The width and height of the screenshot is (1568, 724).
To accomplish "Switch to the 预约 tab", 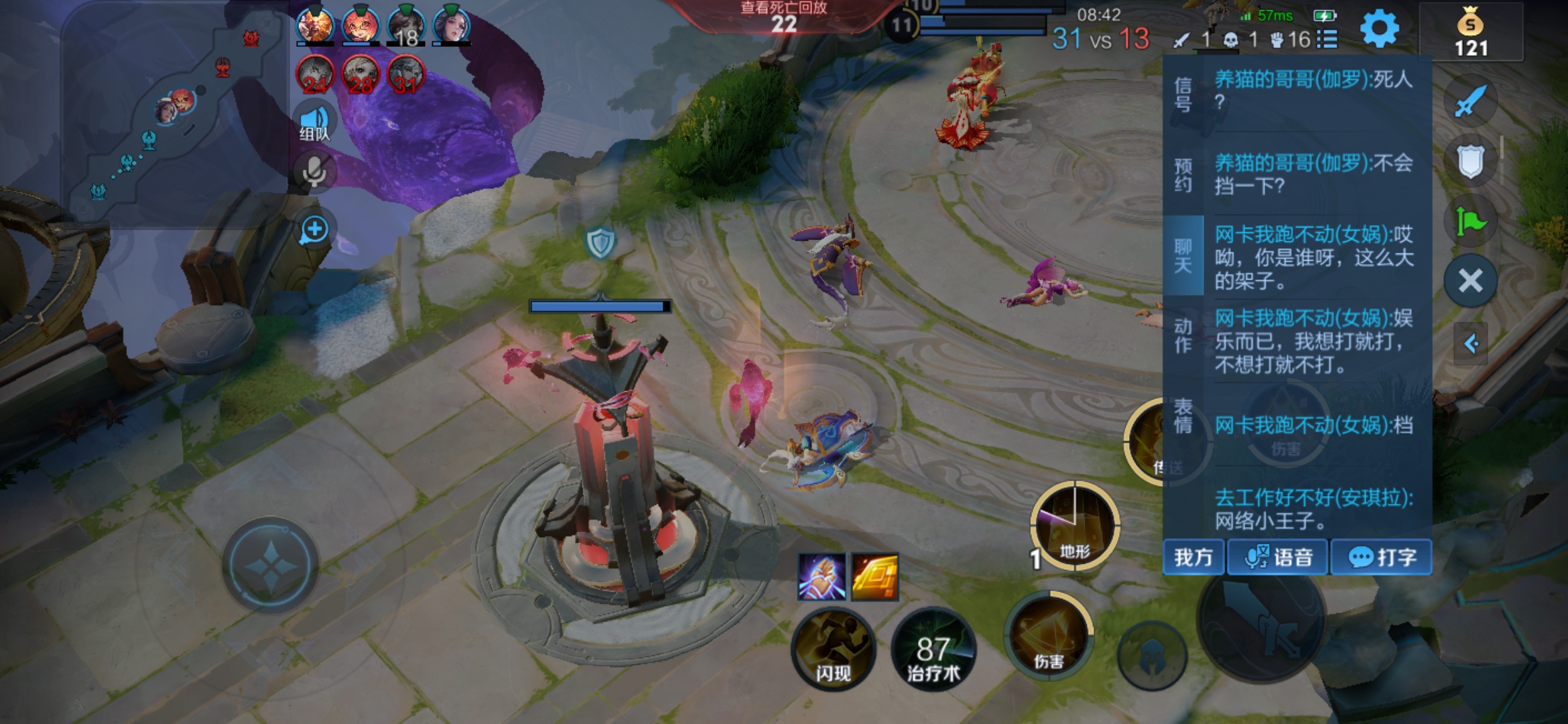I will [x=1183, y=175].
